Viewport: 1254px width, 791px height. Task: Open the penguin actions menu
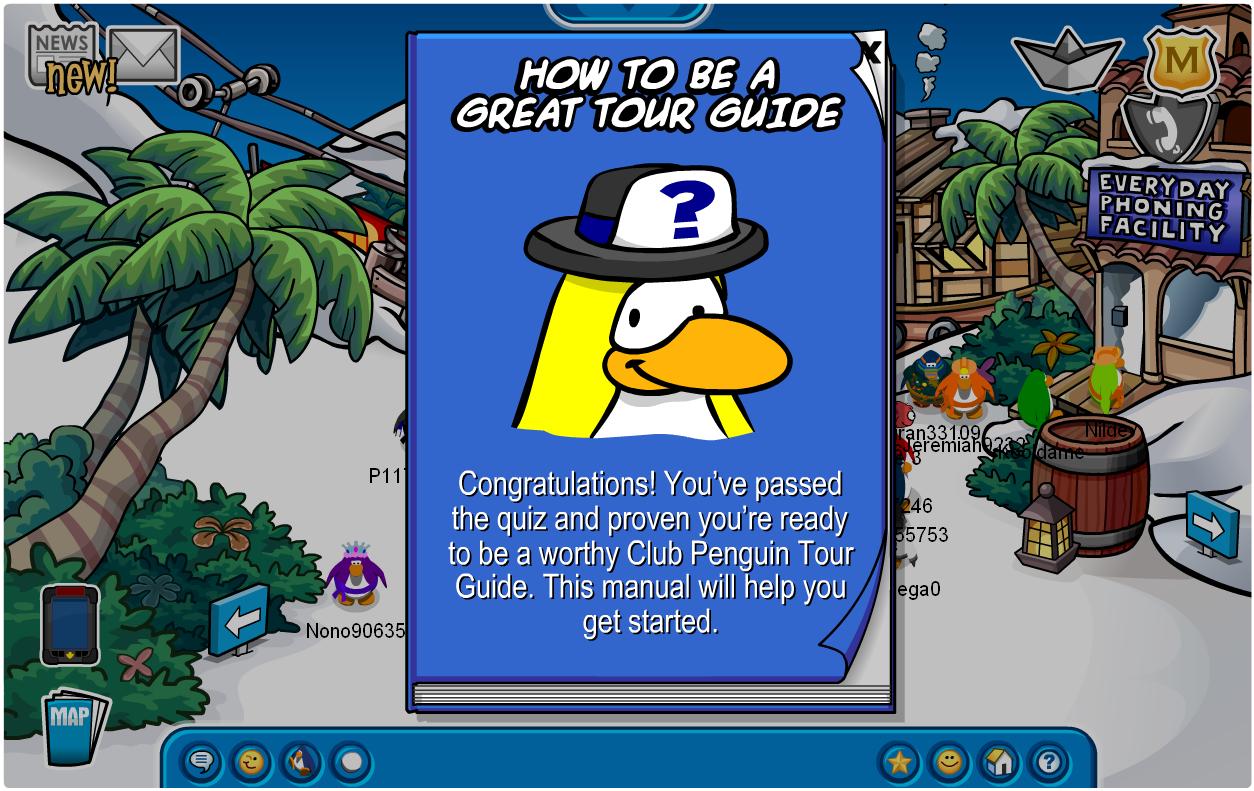tap(301, 764)
